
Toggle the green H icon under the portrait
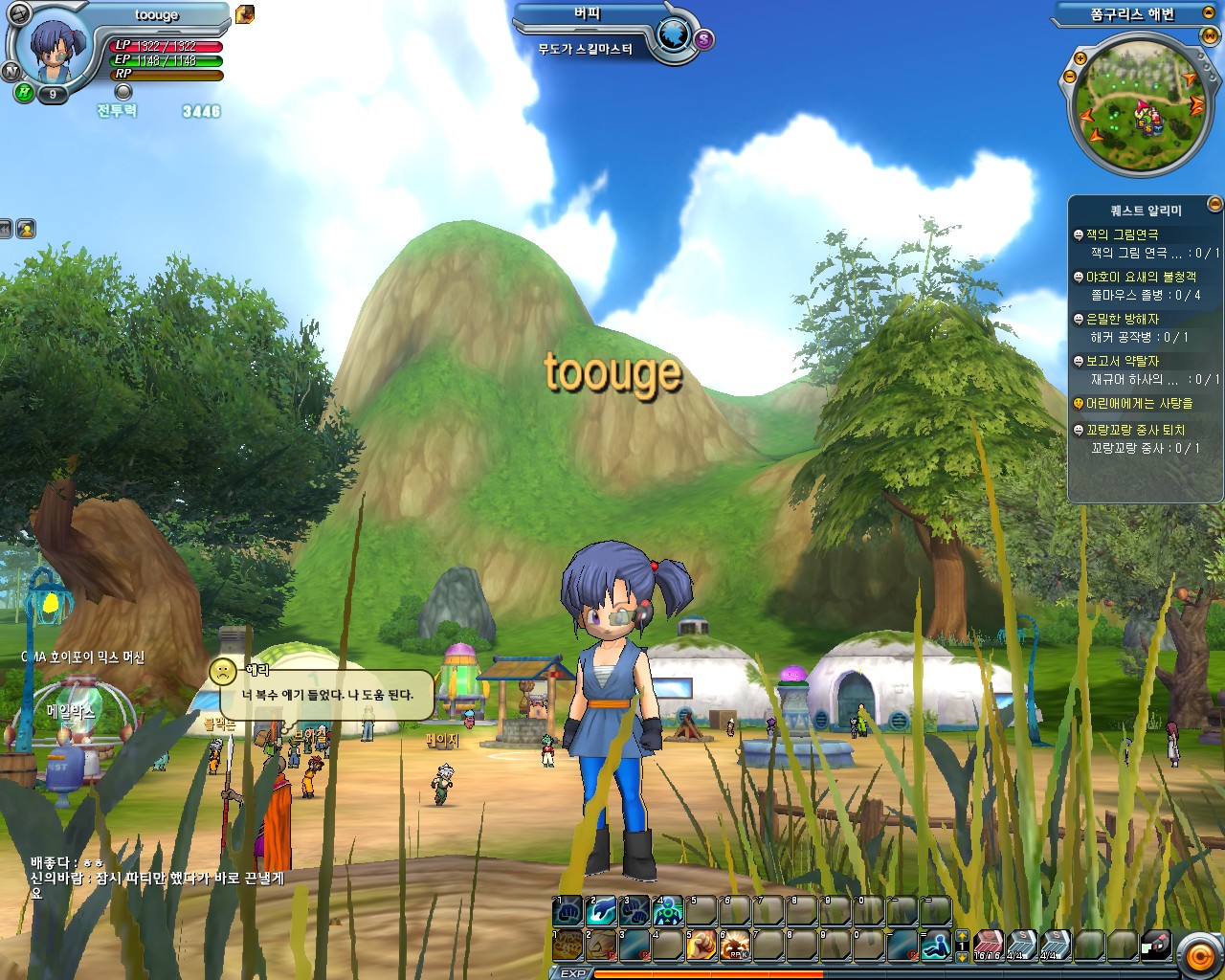tap(23, 92)
